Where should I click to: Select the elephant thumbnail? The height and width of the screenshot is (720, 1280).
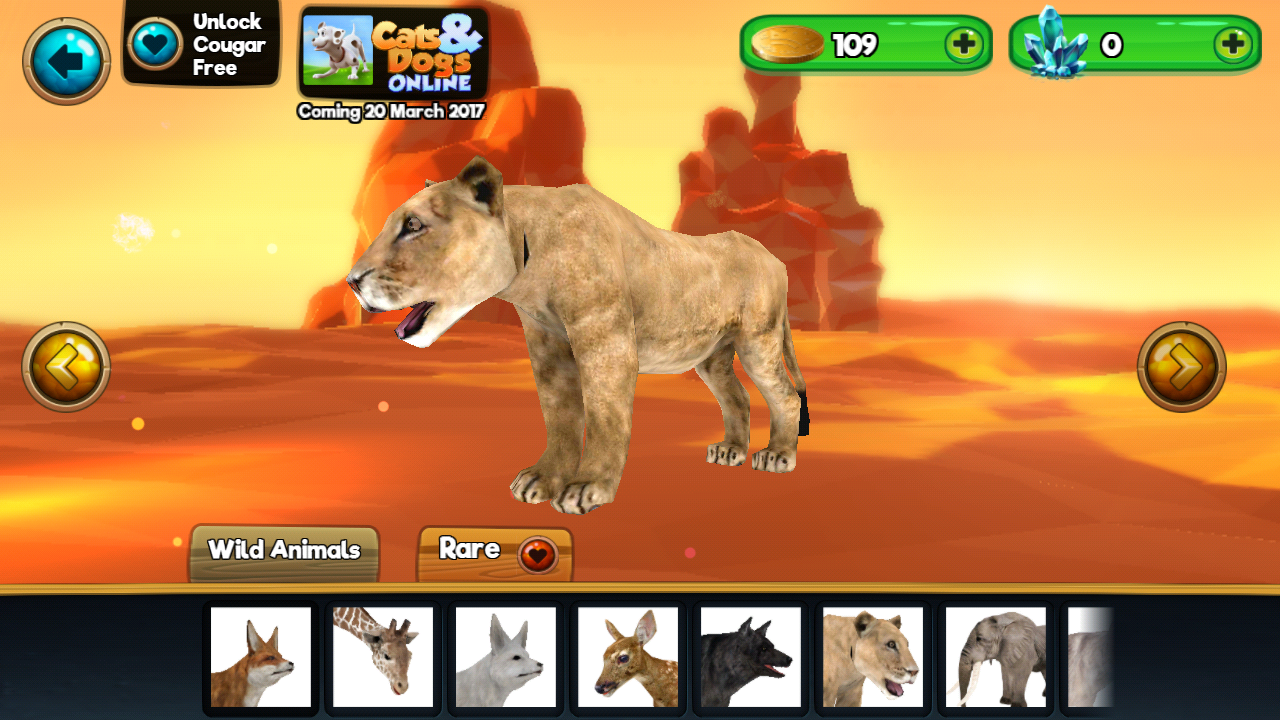[x=995, y=658]
